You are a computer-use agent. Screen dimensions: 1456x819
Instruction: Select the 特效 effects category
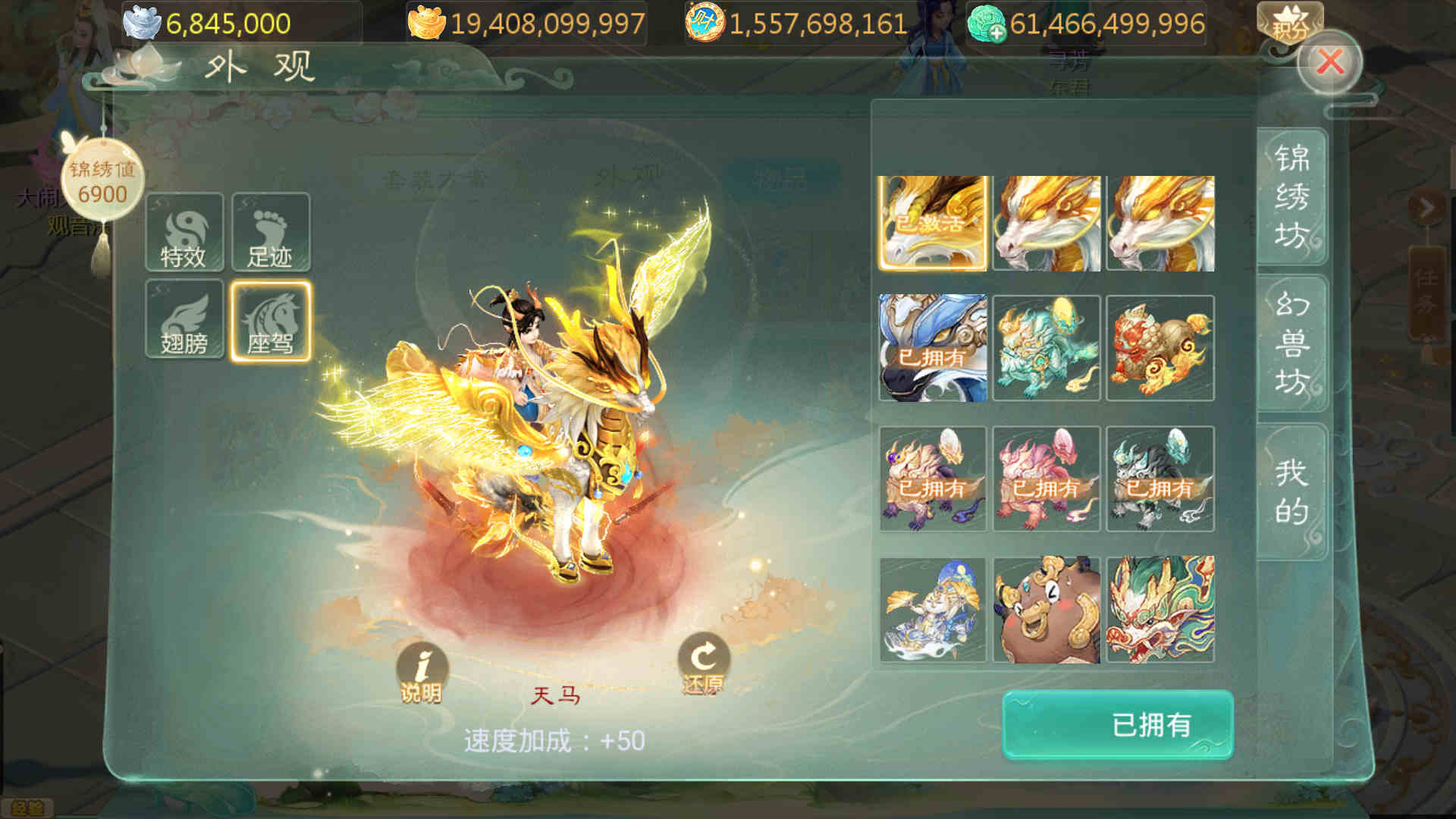184,233
